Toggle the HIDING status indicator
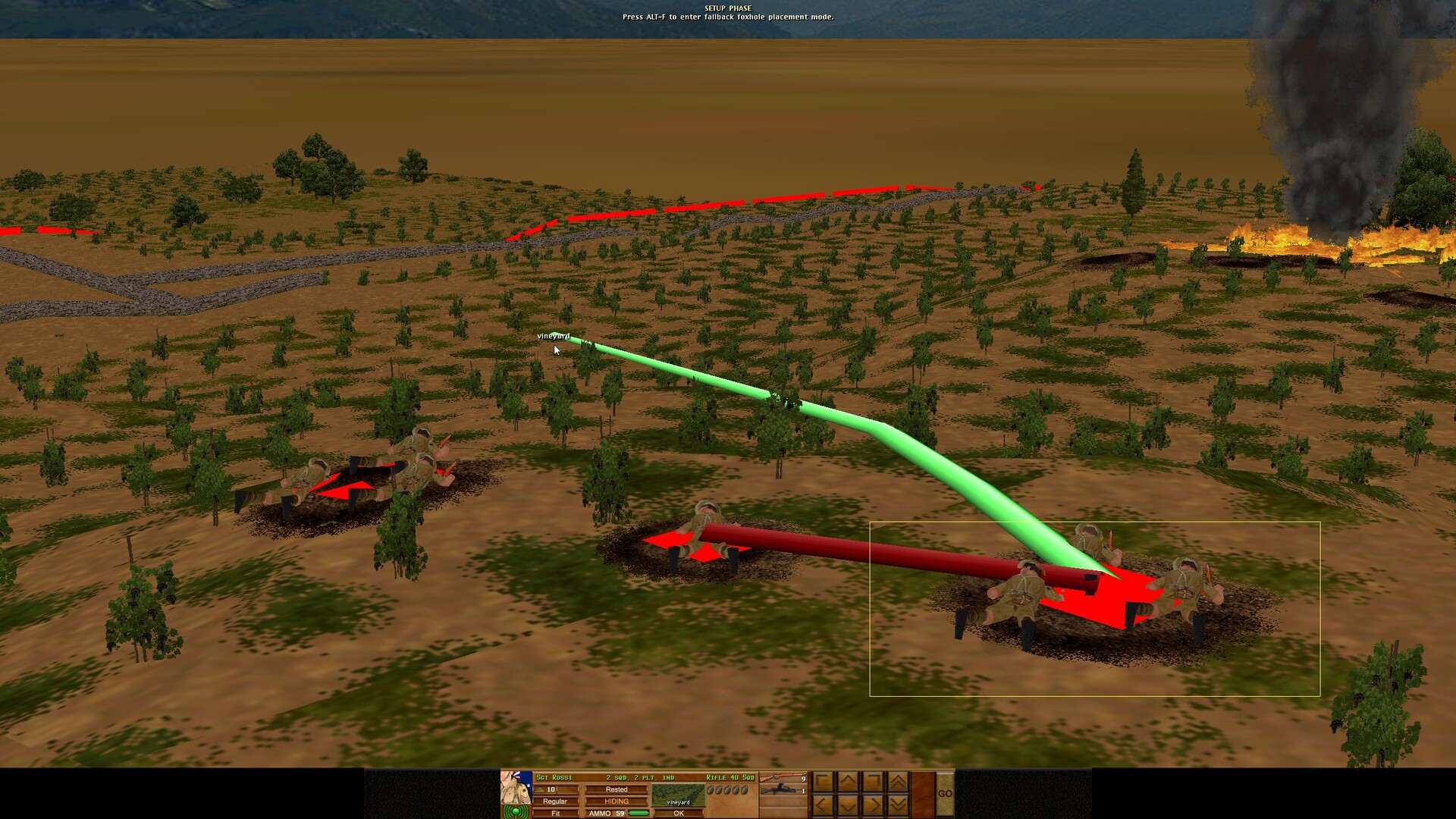Viewport: 1456px width, 819px height. pyautogui.click(x=616, y=801)
